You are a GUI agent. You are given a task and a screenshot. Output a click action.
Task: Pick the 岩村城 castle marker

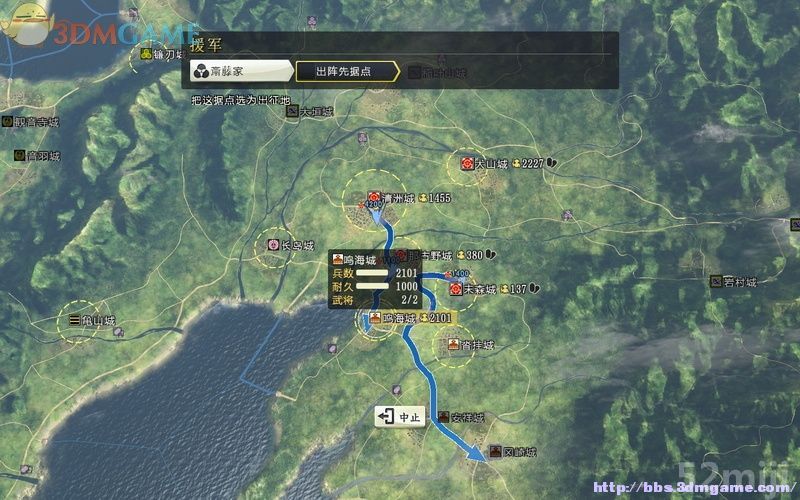coord(716,282)
